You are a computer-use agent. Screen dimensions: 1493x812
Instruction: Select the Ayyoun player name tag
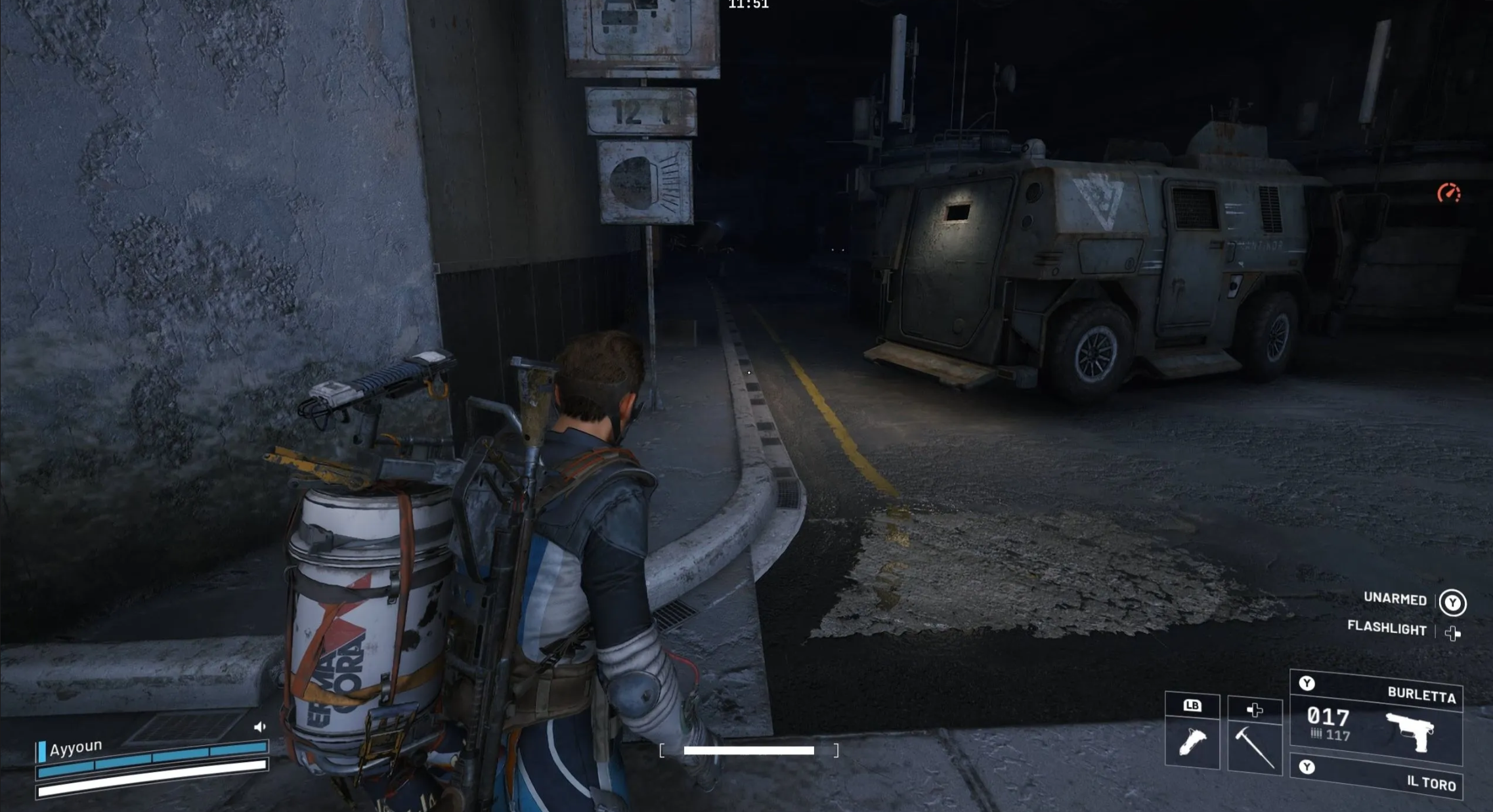pos(76,748)
